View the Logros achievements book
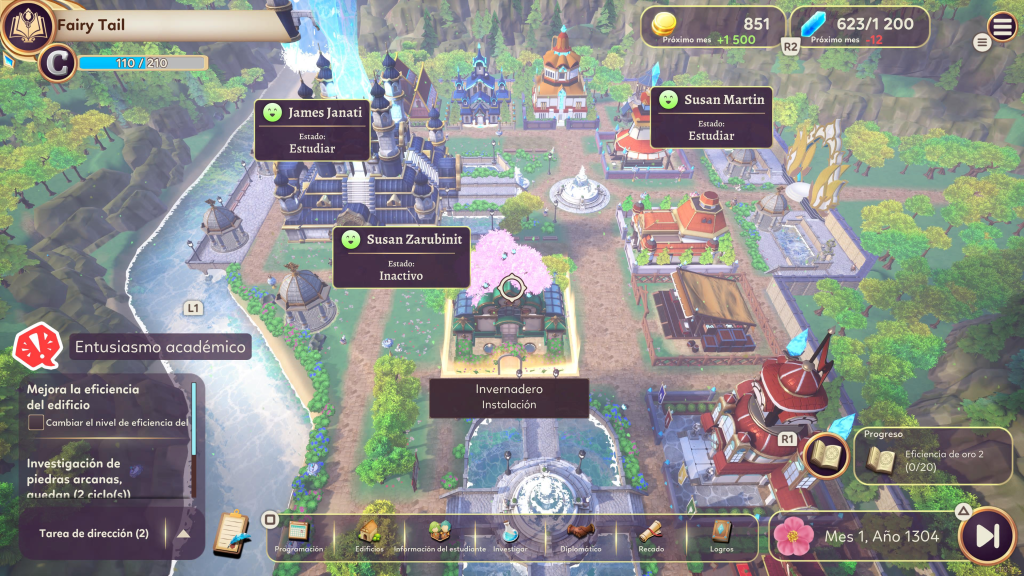Image resolution: width=1024 pixels, height=576 pixels. pyautogui.click(x=721, y=535)
